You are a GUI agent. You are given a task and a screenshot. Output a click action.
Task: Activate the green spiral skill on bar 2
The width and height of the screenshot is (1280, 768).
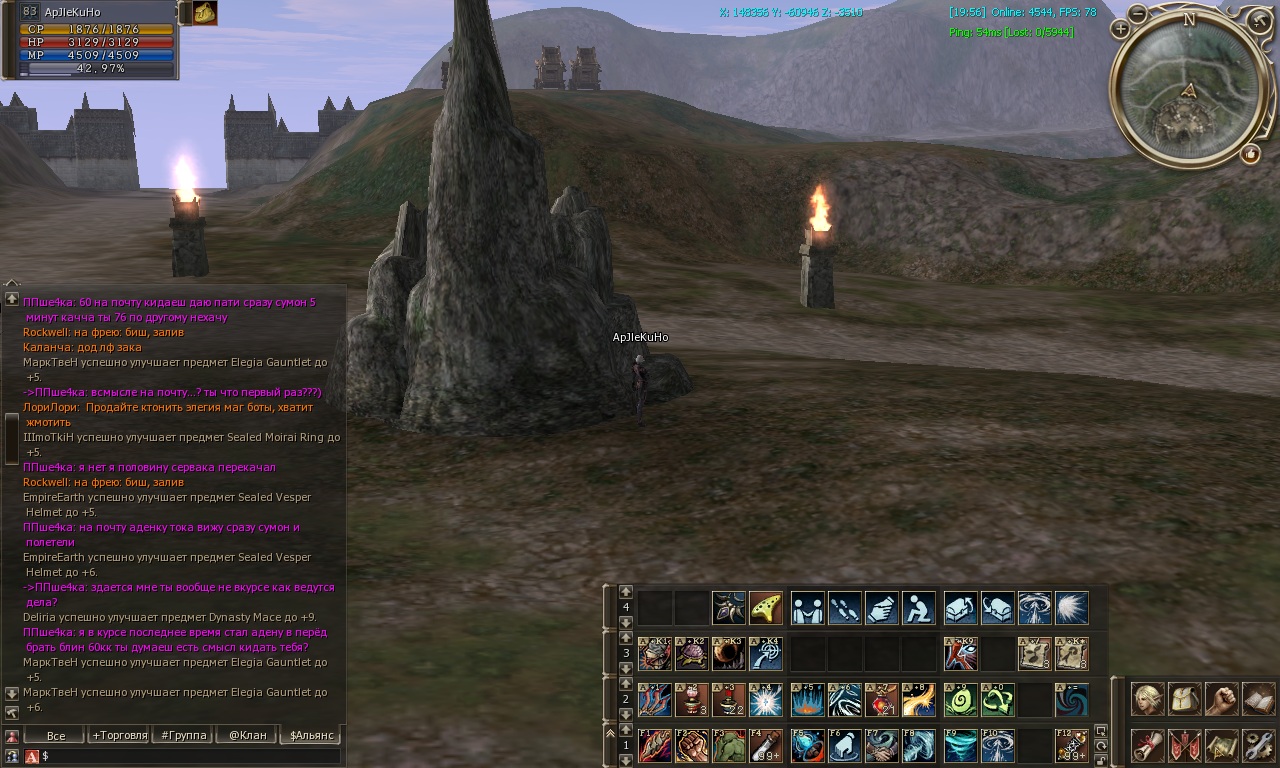960,699
